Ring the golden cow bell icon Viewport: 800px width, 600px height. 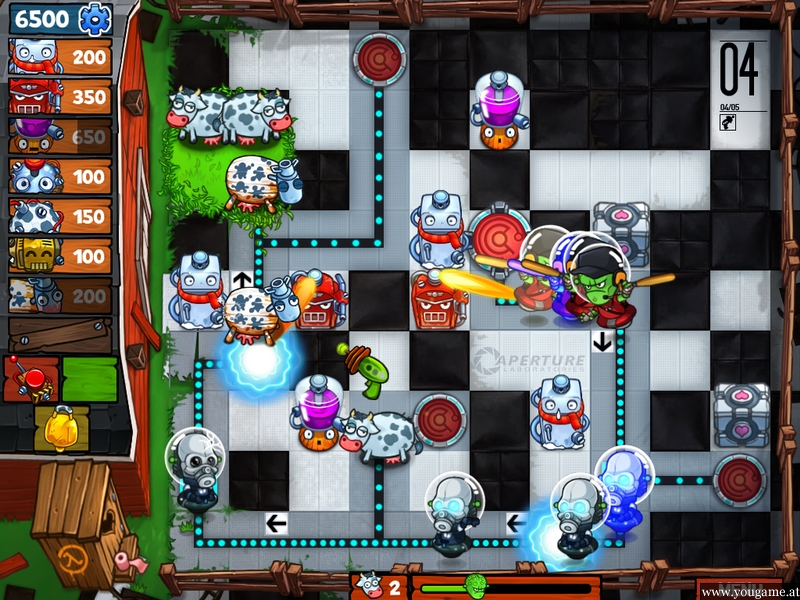(58, 428)
